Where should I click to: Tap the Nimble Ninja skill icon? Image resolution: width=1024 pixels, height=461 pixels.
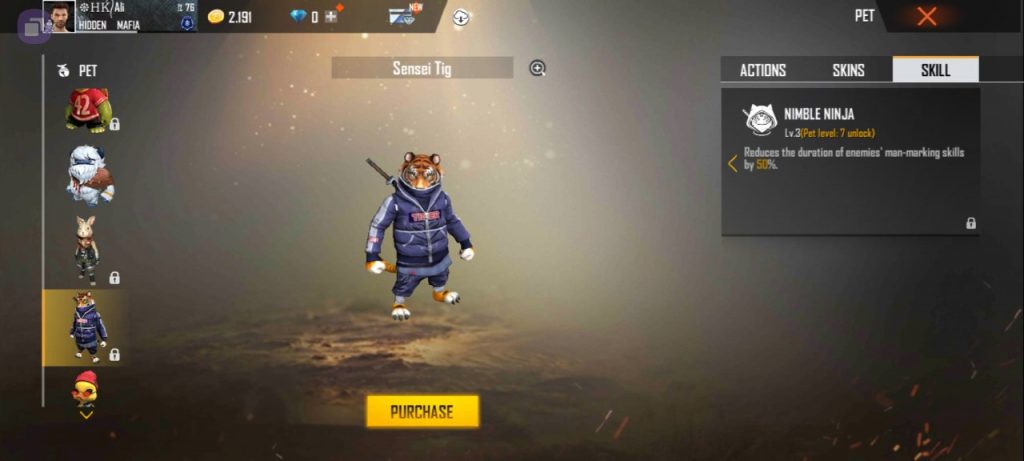pos(759,120)
